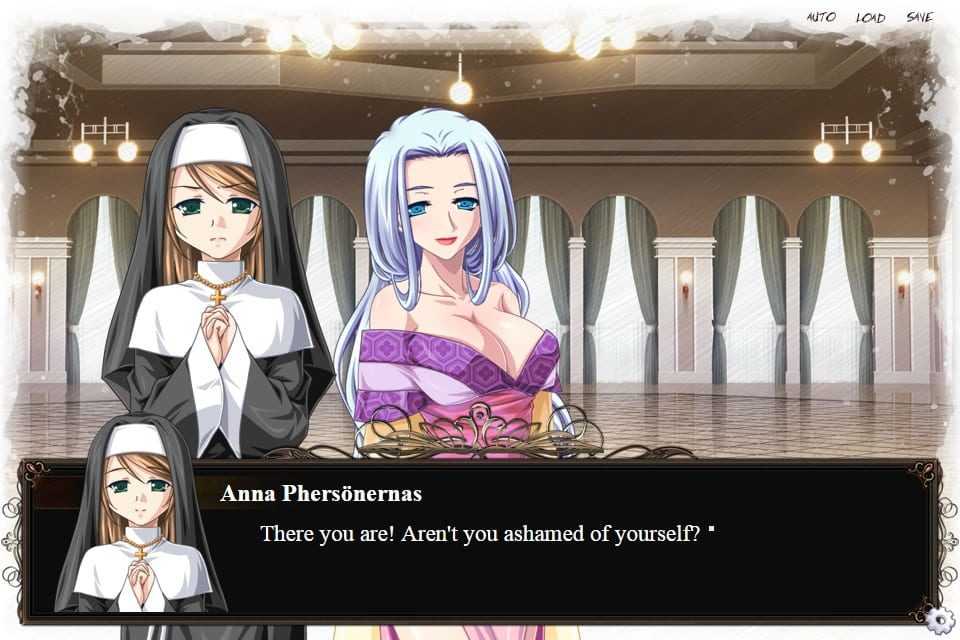Open settings via the gear icon

tap(938, 619)
